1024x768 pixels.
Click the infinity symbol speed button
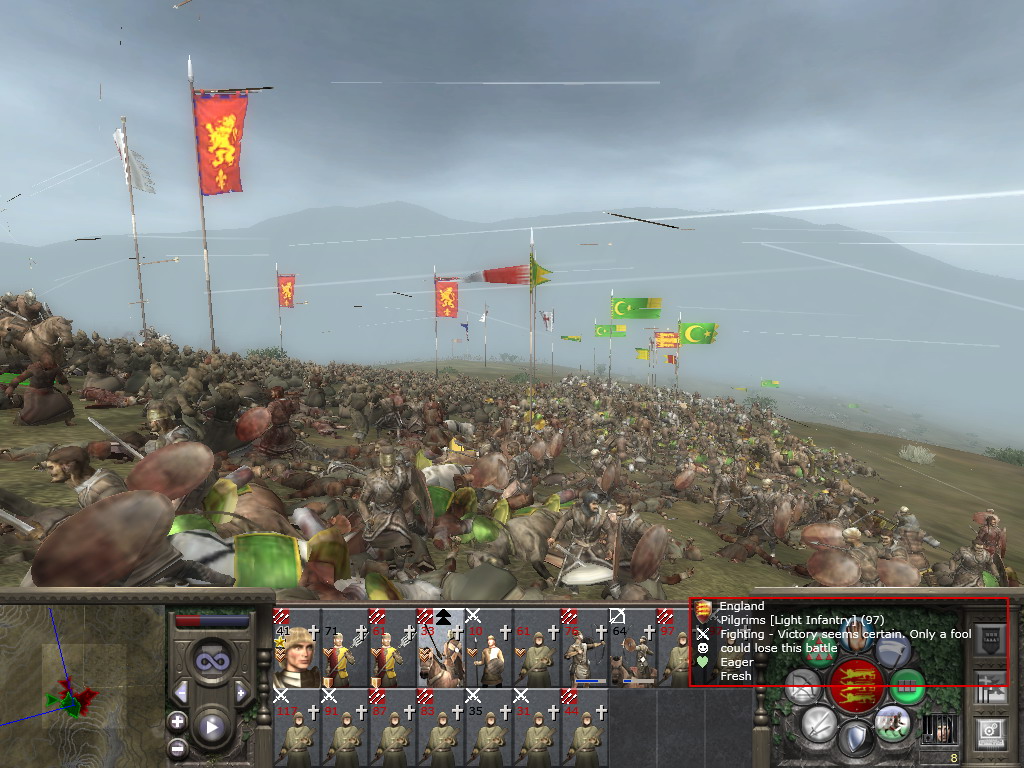point(211,659)
